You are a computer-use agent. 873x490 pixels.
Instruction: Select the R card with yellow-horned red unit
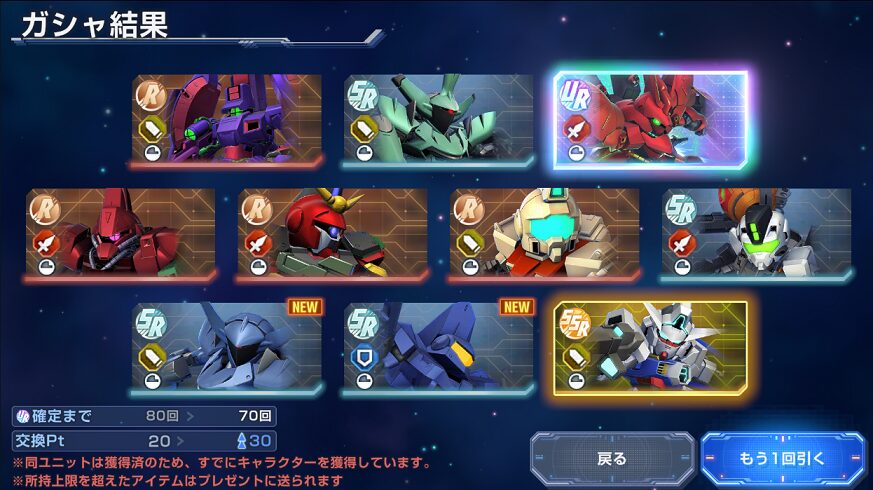click(333, 234)
